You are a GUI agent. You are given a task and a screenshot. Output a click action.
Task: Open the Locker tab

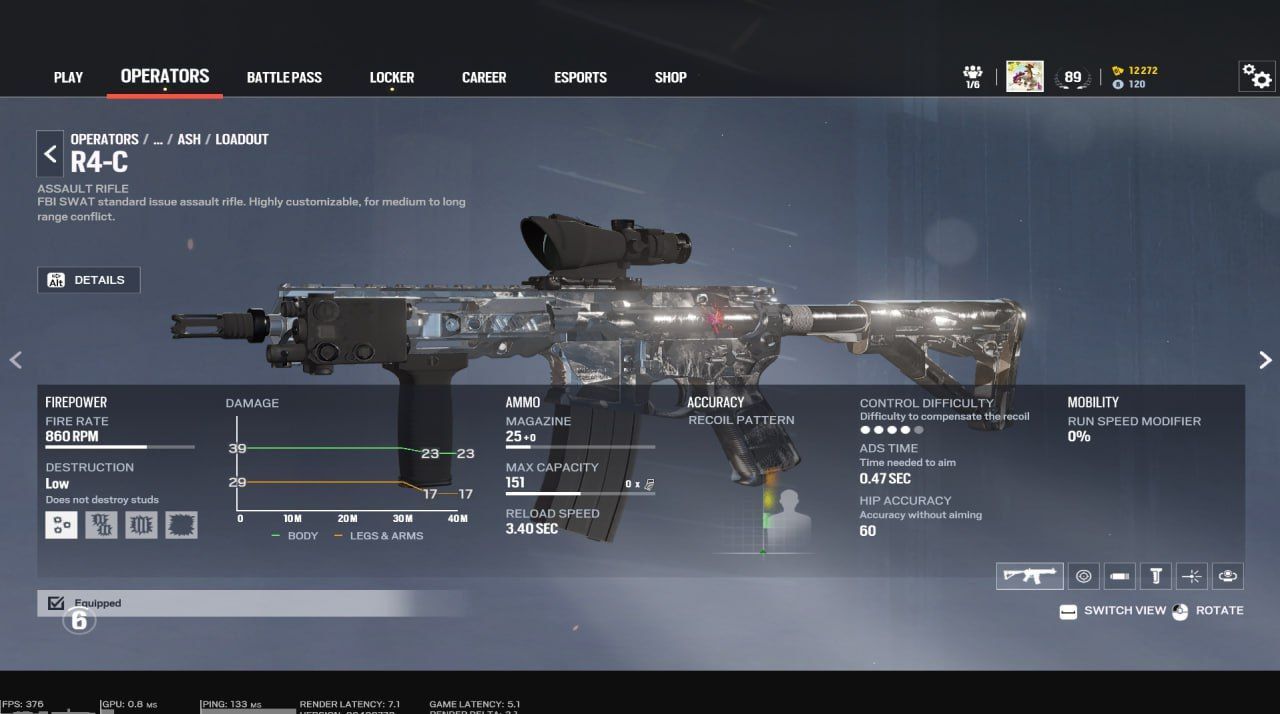pos(391,77)
